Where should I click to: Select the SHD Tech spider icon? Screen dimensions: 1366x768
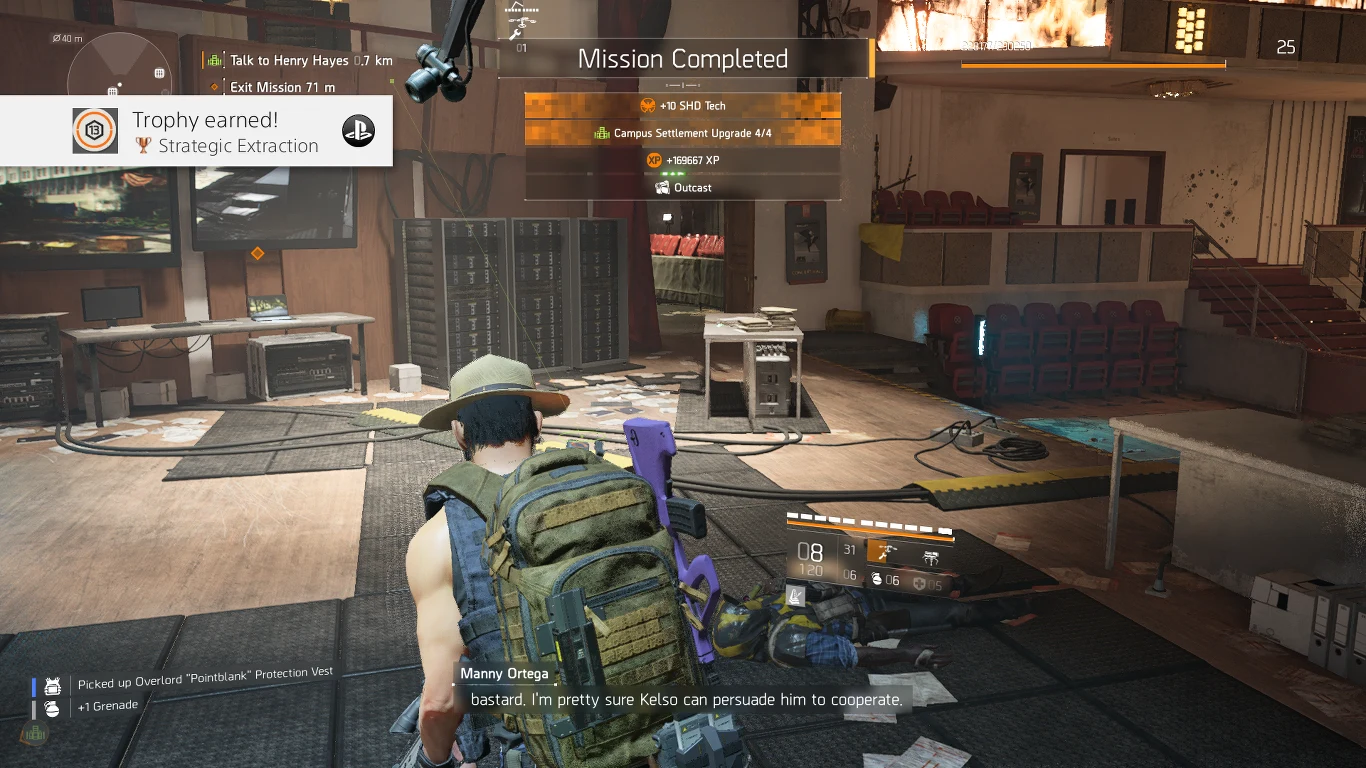coord(648,106)
